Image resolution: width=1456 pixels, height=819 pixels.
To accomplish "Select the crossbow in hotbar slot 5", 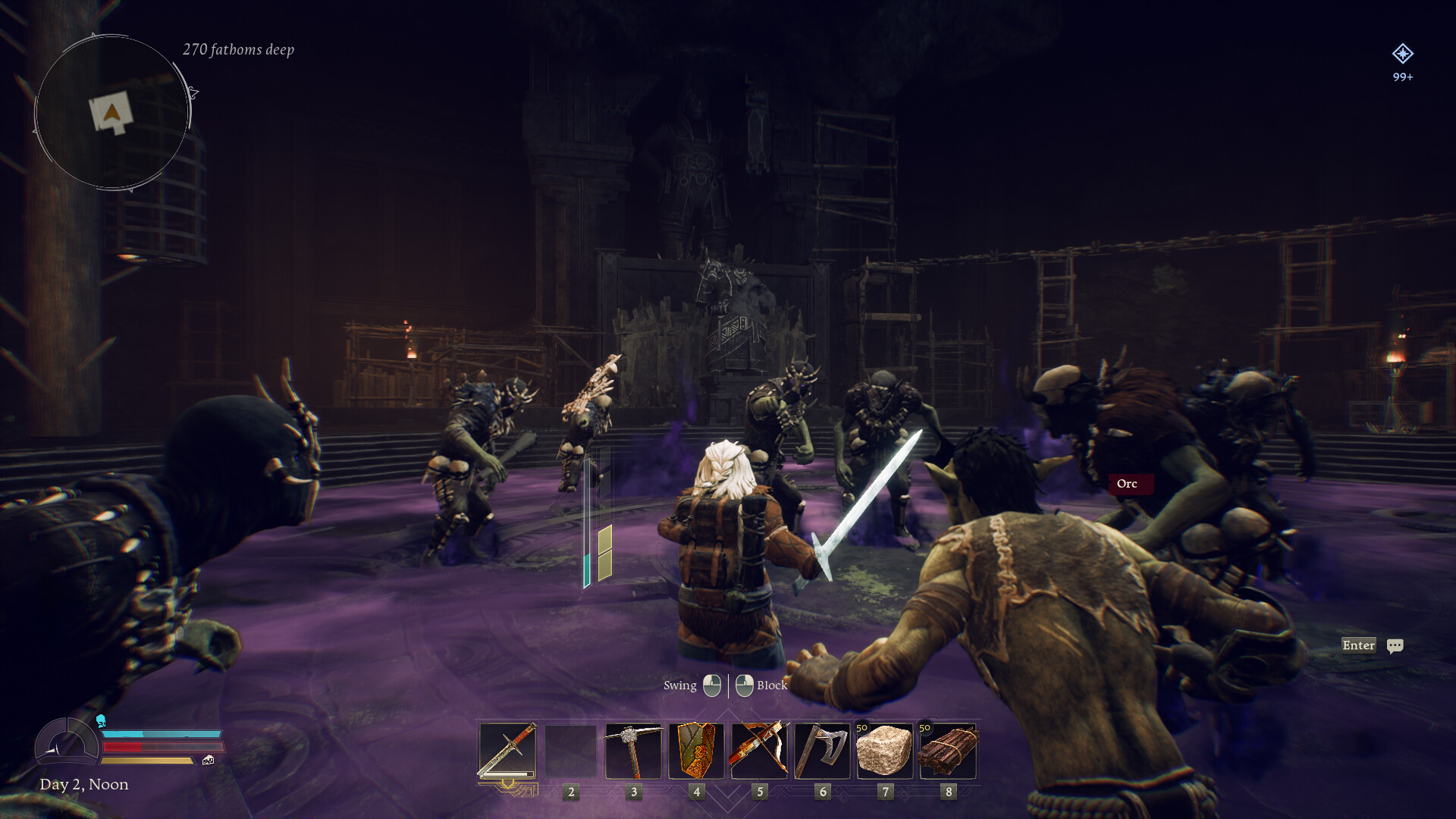I will 759,752.
